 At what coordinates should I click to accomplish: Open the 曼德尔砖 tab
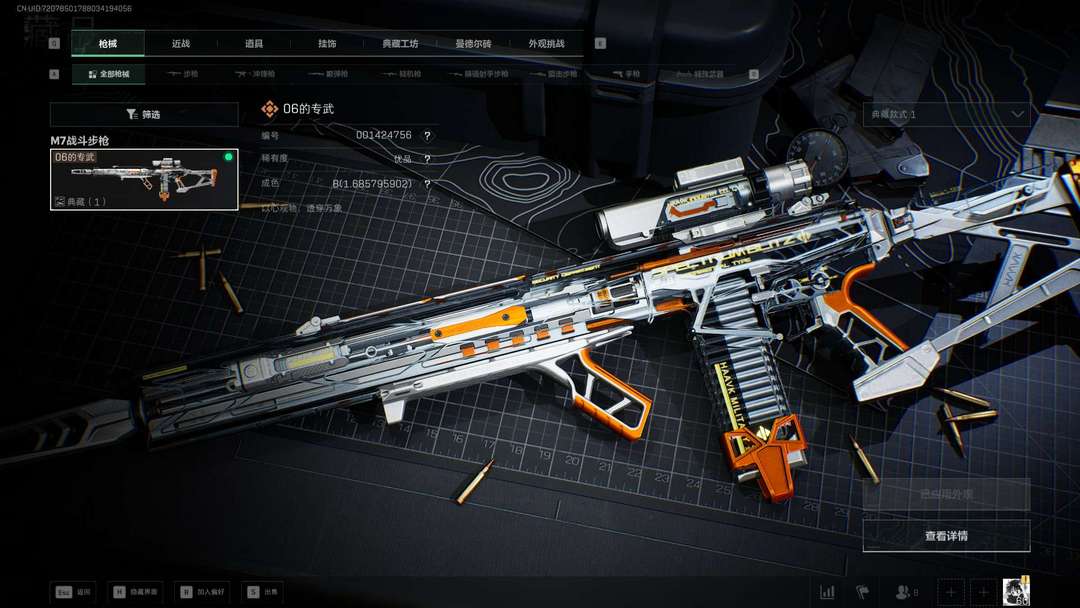(x=473, y=44)
